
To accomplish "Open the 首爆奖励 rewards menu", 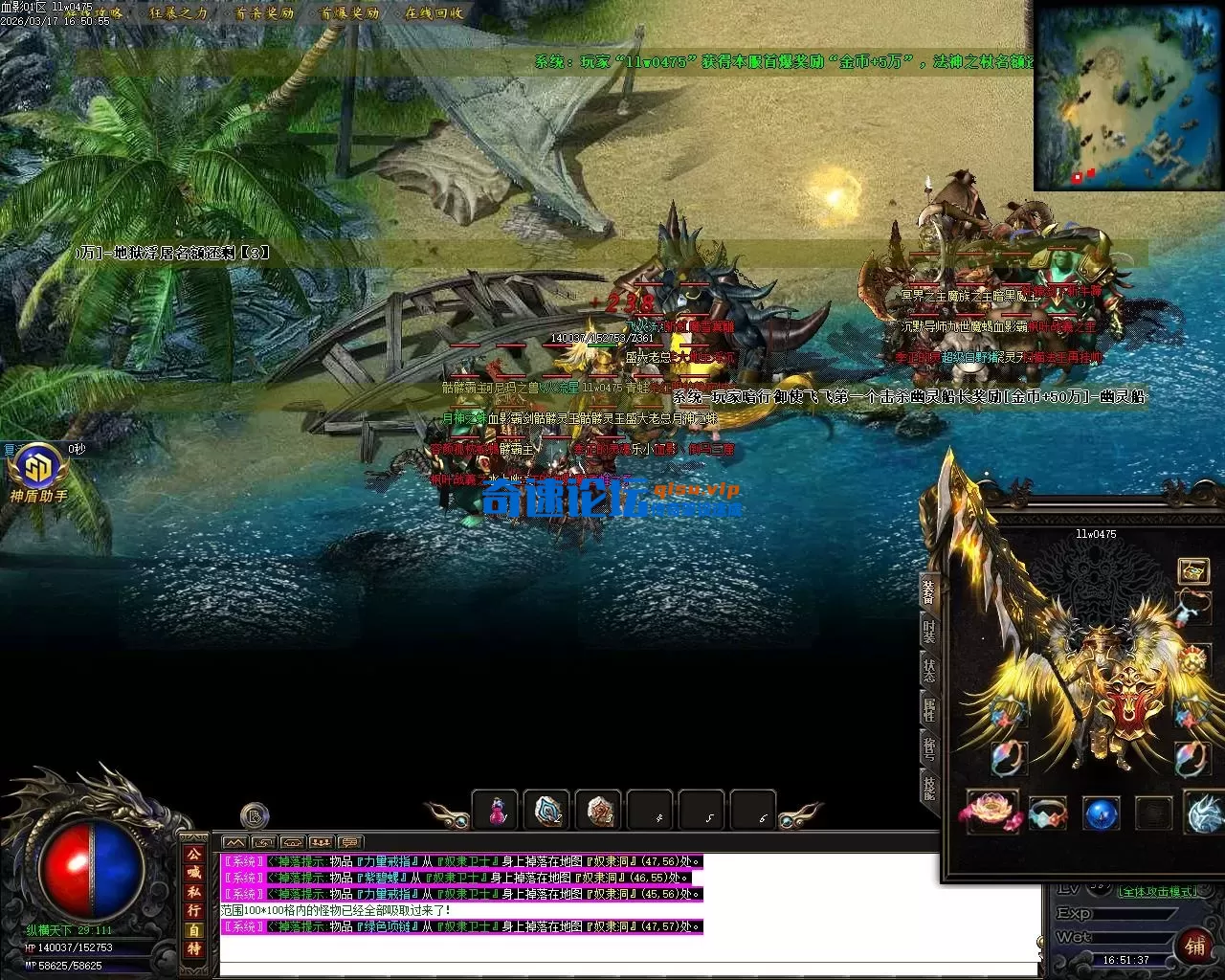I will click(x=349, y=13).
